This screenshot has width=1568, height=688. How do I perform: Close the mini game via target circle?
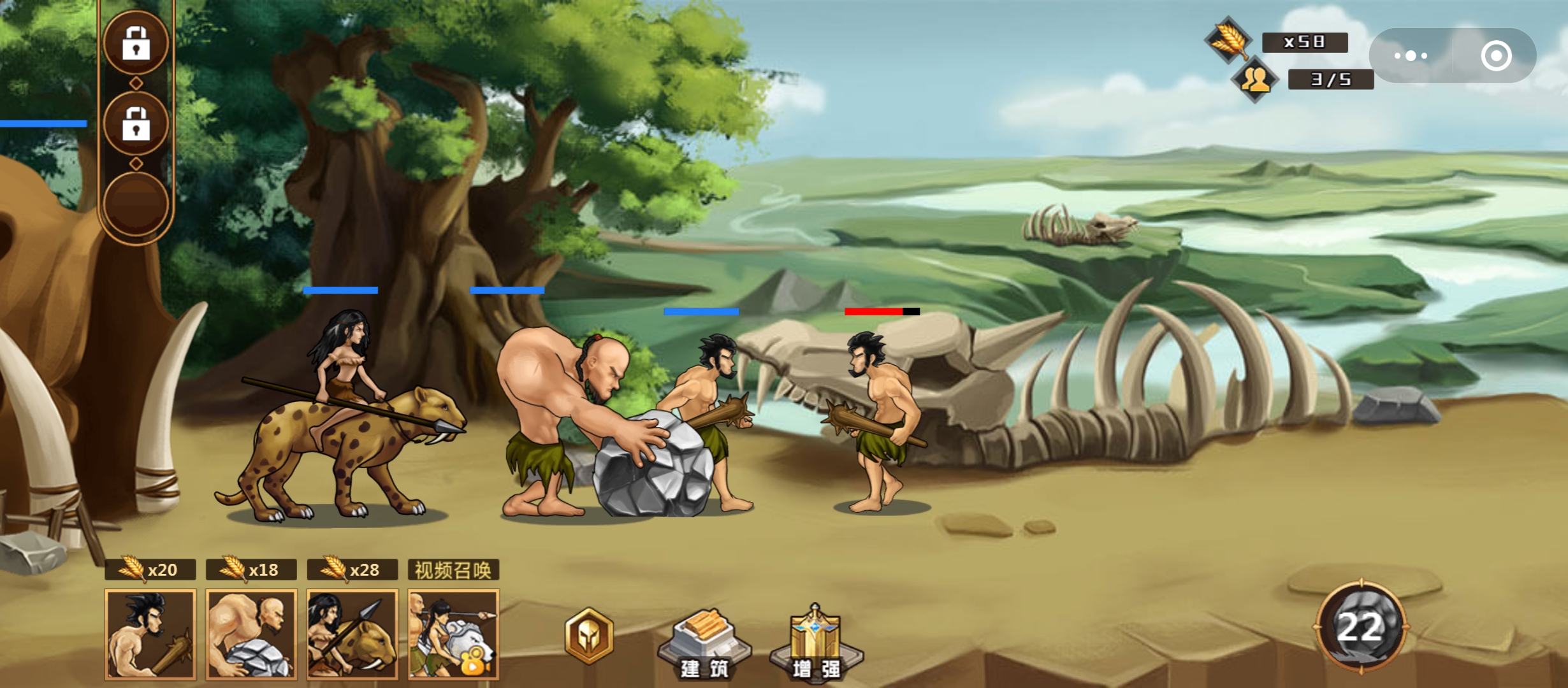pyautogui.click(x=1496, y=56)
